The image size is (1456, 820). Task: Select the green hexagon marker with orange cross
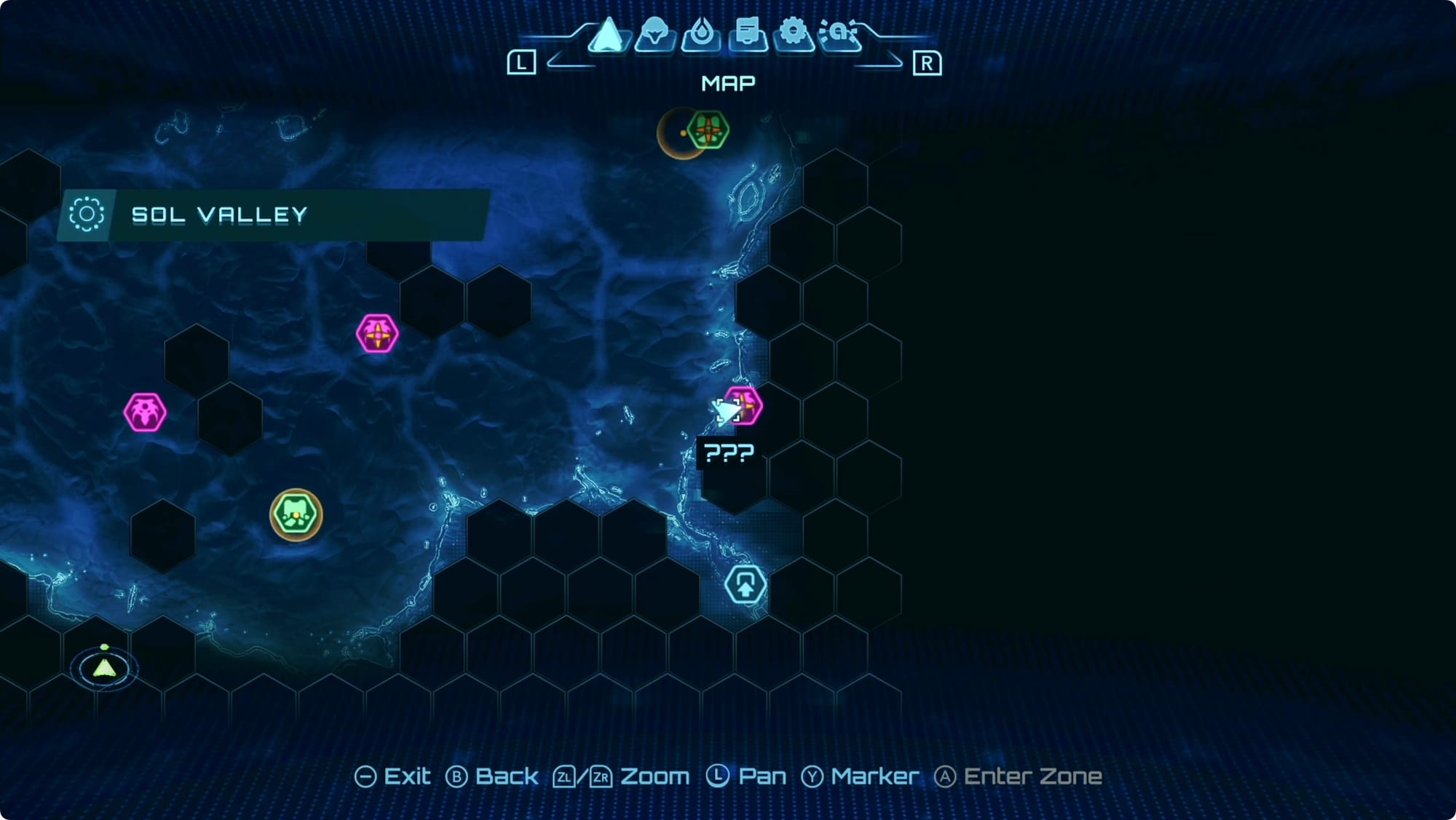[x=708, y=131]
